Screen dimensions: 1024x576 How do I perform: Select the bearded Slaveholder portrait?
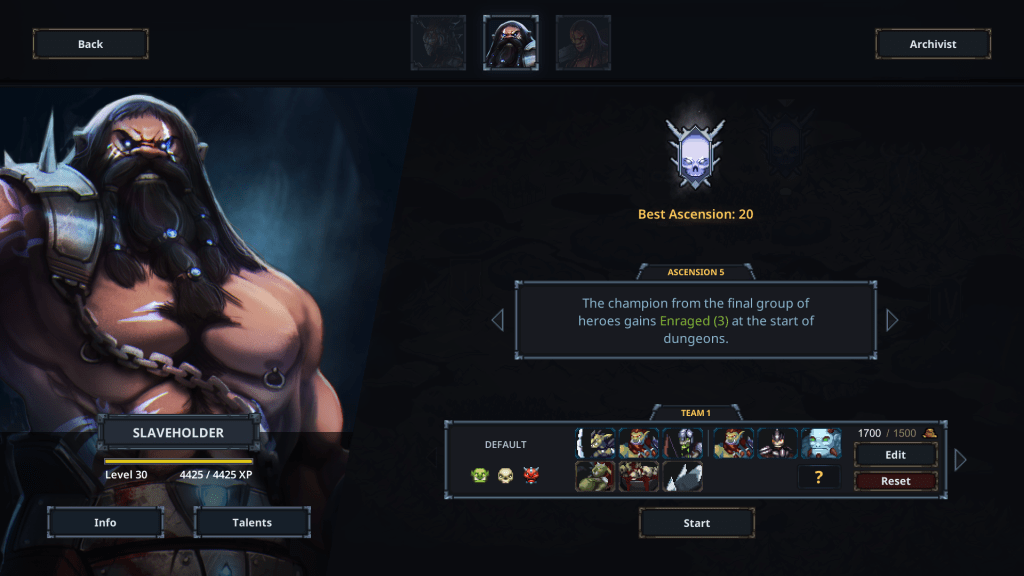tap(511, 43)
